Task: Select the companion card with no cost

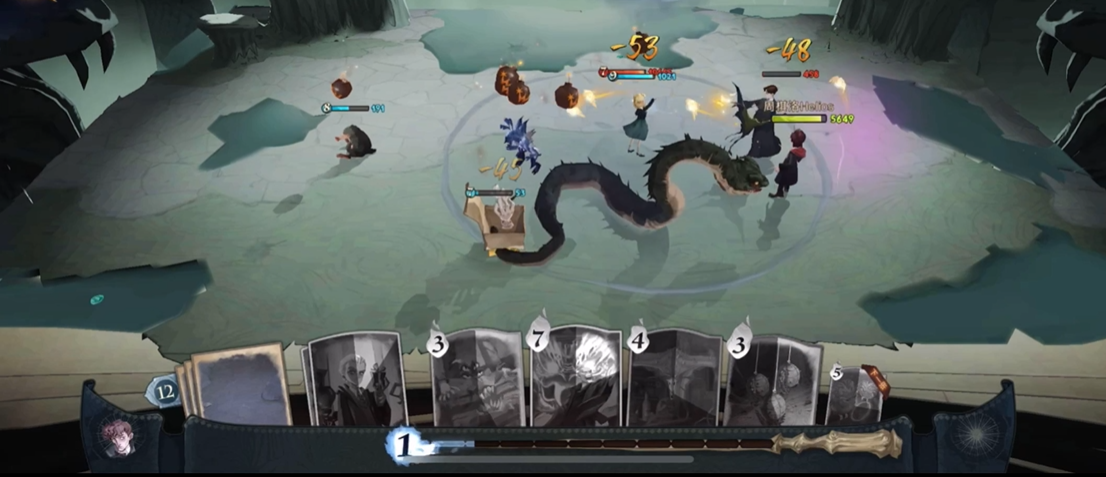Action: coord(355,380)
